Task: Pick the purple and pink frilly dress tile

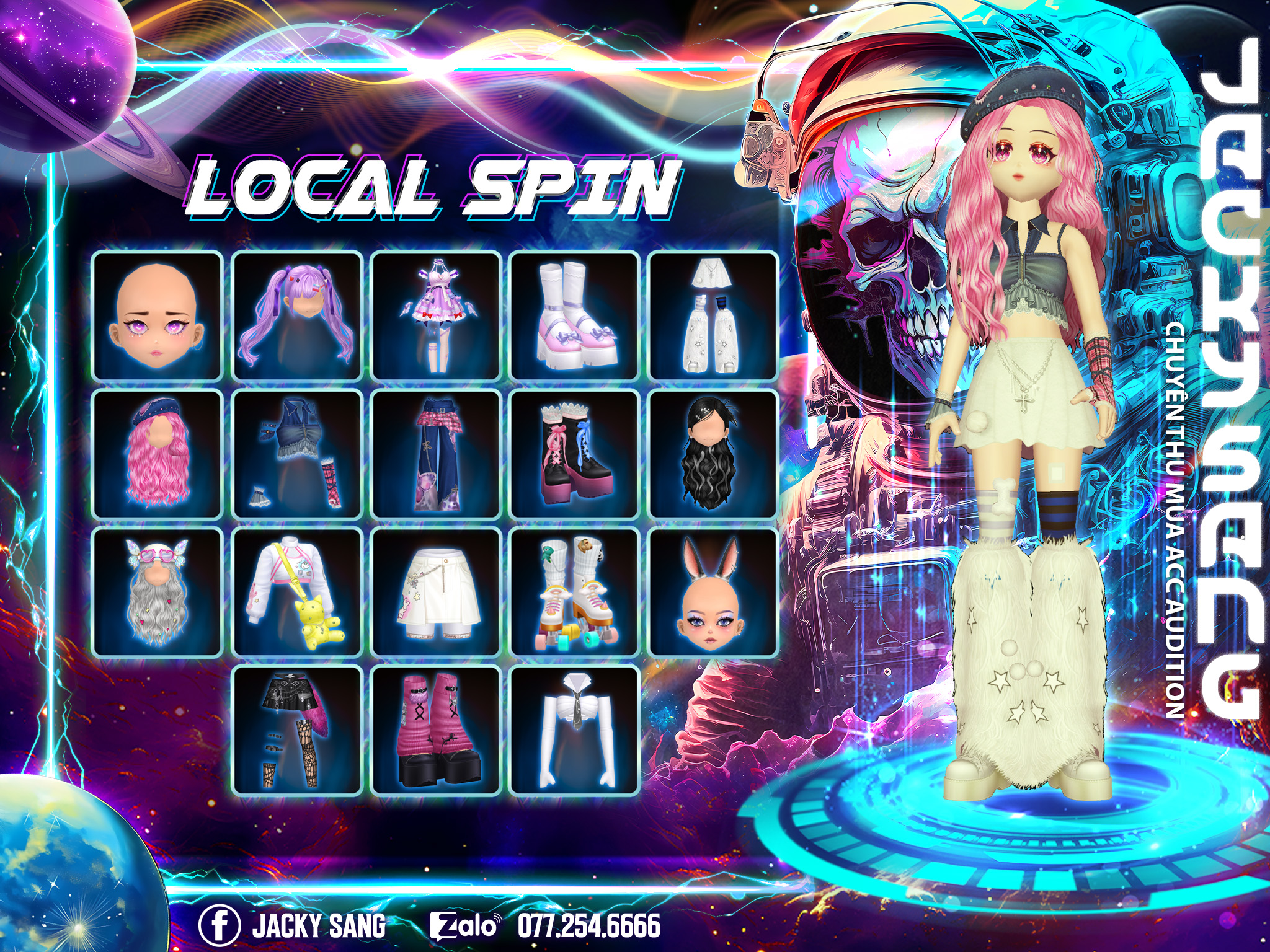Action: [x=436, y=316]
